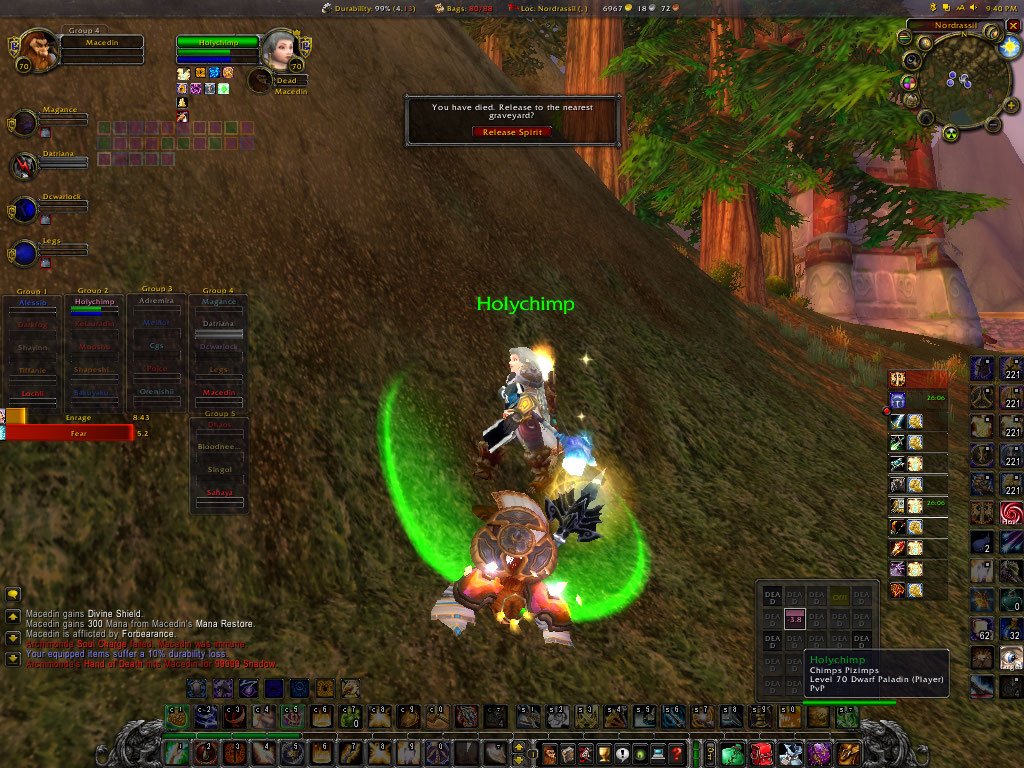Zoom out the minimap with minus button
1024x768 pixels.
pyautogui.click(x=993, y=125)
